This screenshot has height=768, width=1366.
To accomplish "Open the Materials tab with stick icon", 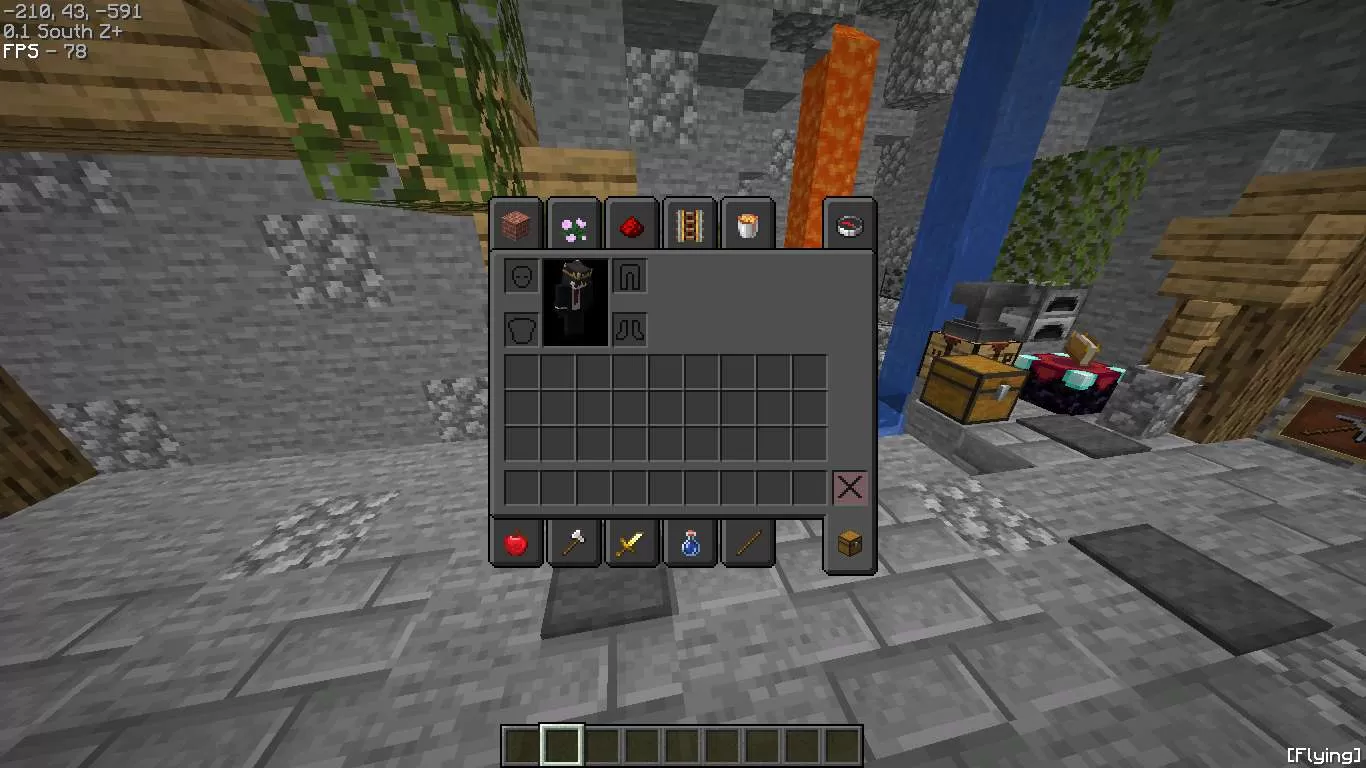I will tap(748, 543).
